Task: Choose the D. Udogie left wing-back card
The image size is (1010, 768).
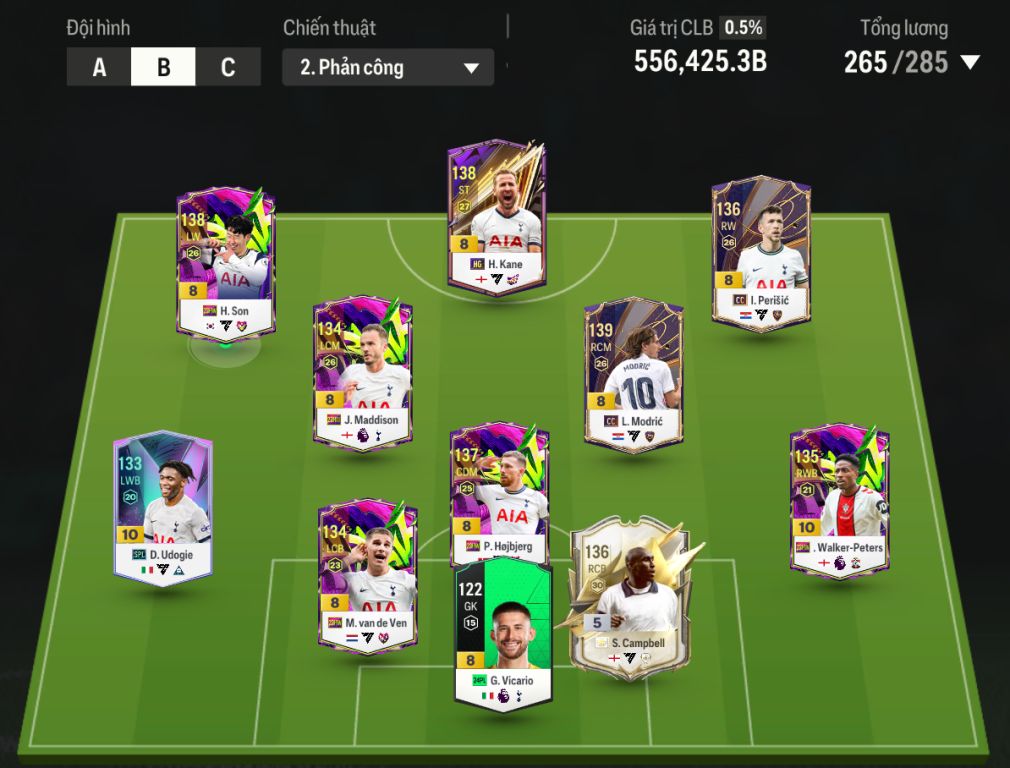Action: point(162,507)
